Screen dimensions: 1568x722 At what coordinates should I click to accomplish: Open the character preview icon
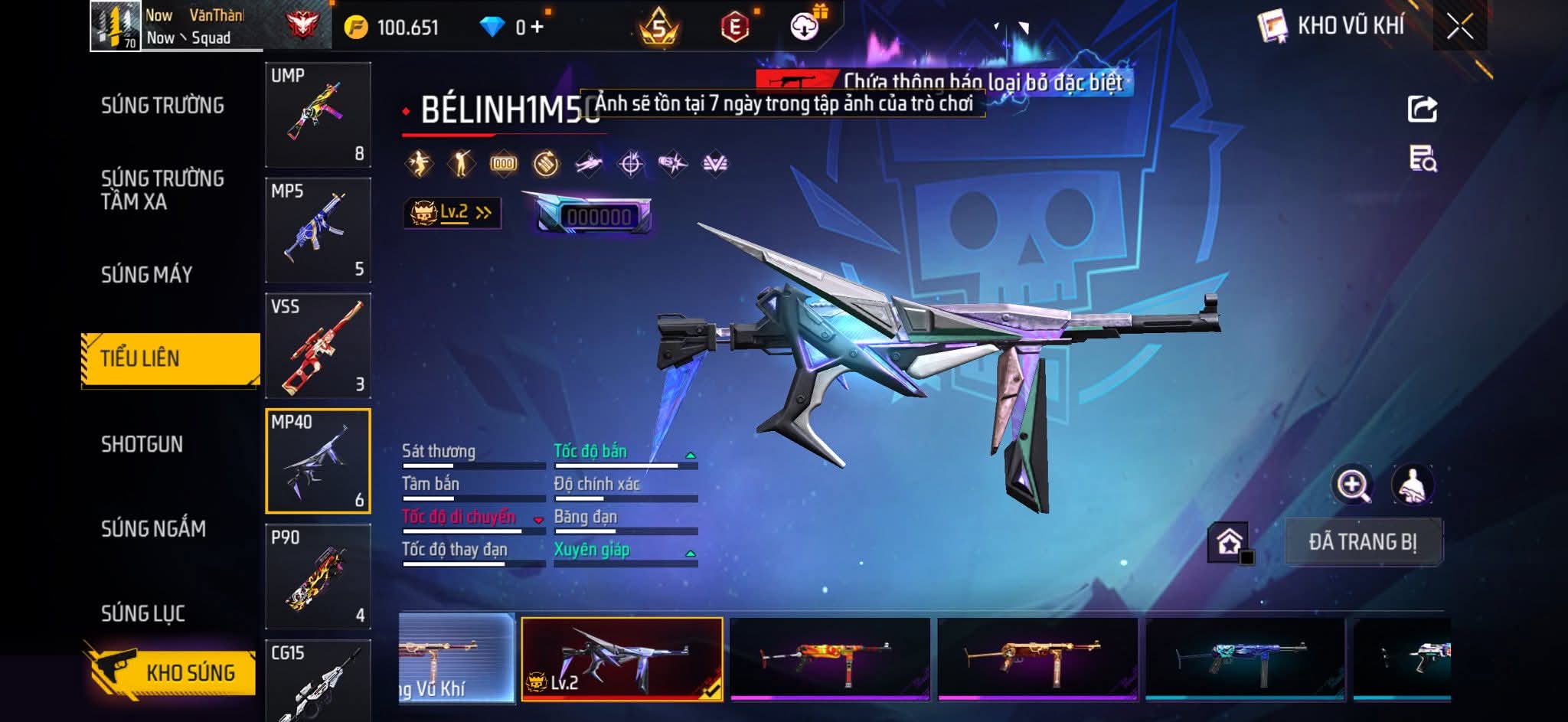1412,485
